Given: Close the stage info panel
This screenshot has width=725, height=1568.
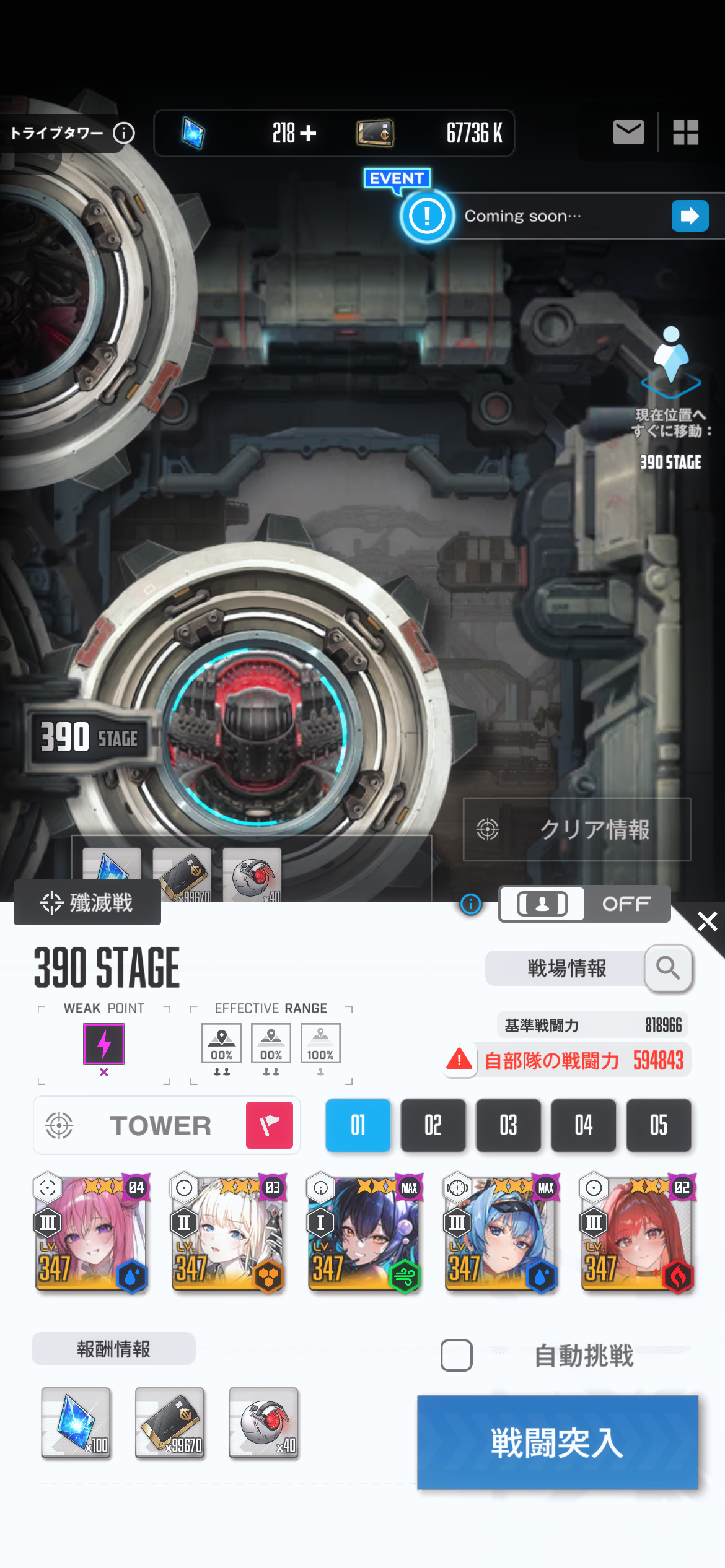Looking at the screenshot, I should tap(706, 921).
